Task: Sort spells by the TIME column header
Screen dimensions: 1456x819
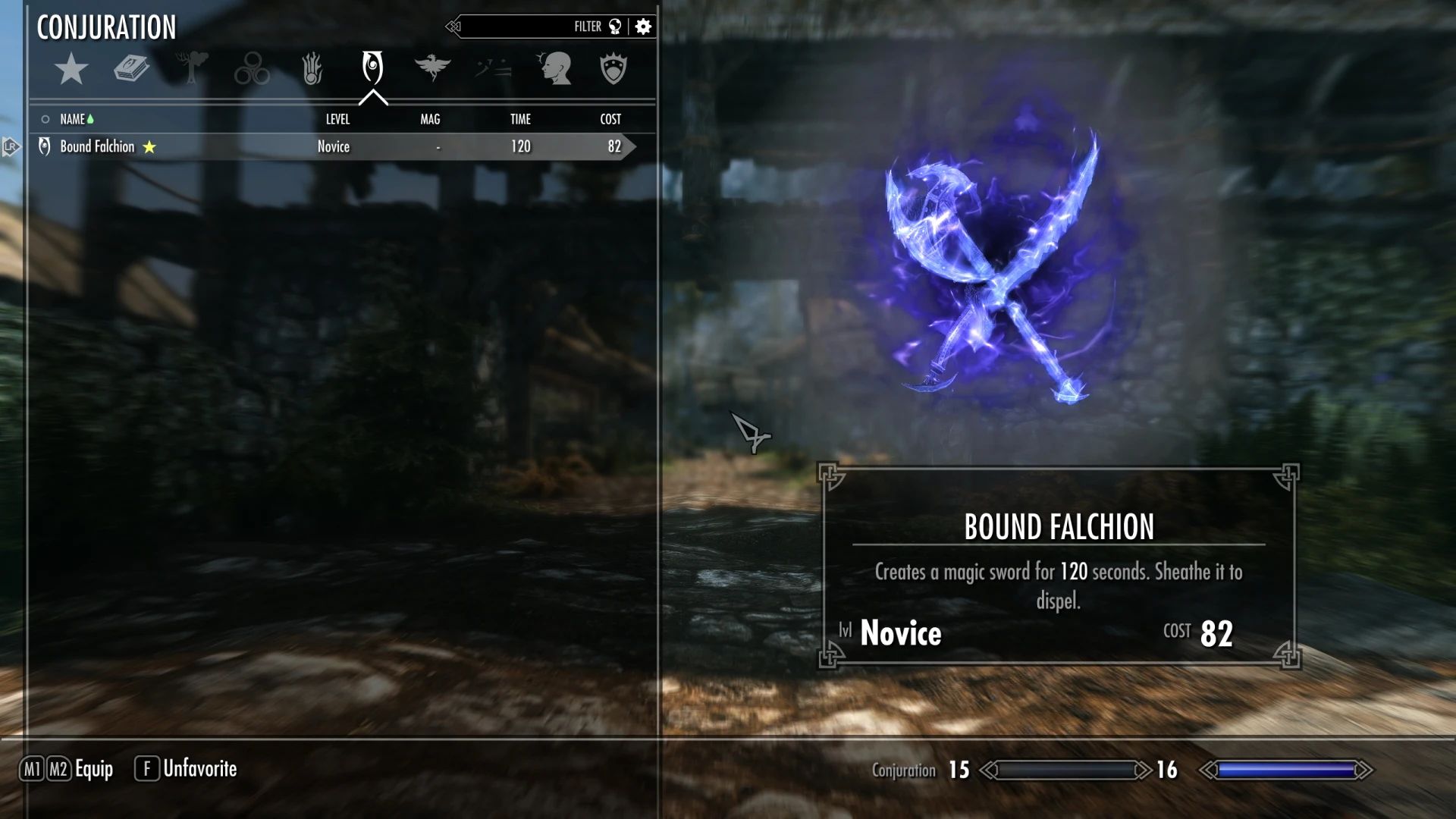Action: pos(520,119)
